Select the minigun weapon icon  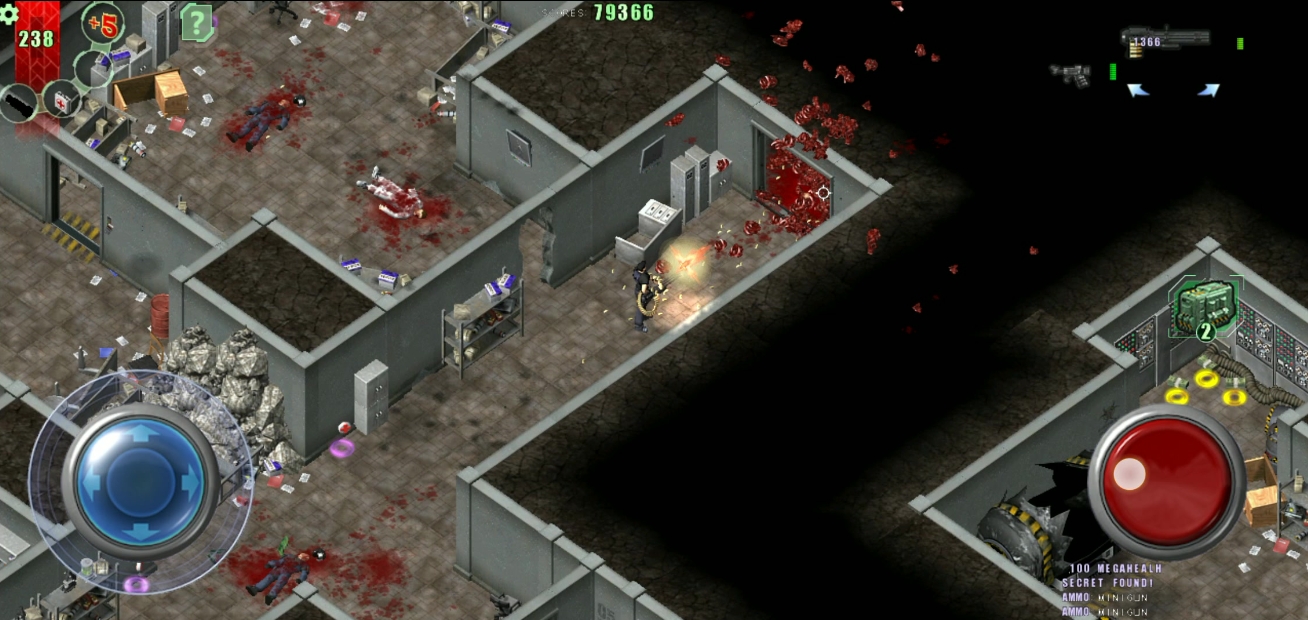[1165, 39]
